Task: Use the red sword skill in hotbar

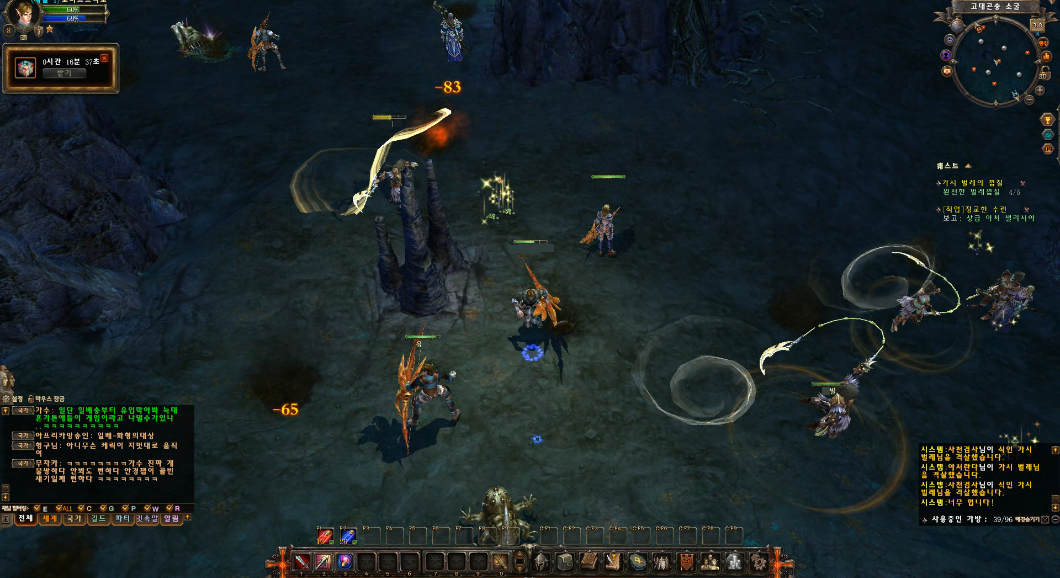Action: pos(302,562)
